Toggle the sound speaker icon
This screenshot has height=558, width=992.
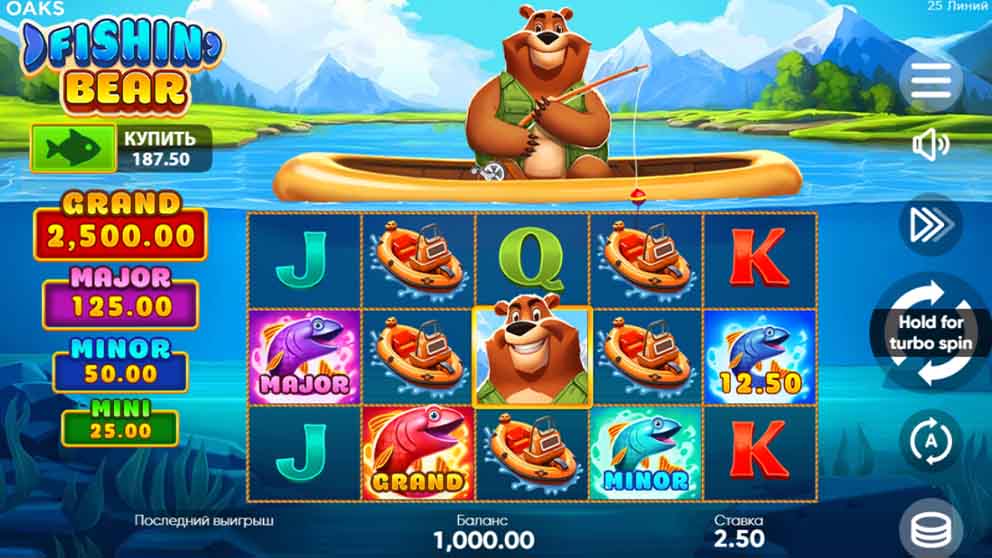click(930, 146)
